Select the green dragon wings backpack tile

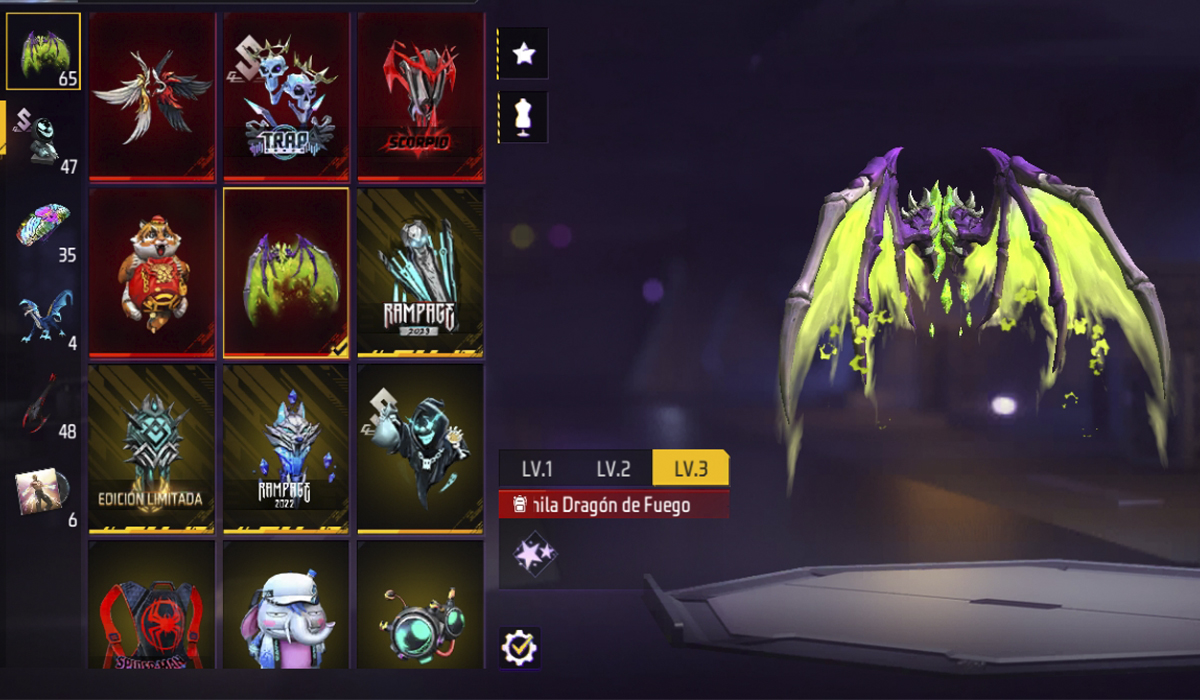click(286, 272)
